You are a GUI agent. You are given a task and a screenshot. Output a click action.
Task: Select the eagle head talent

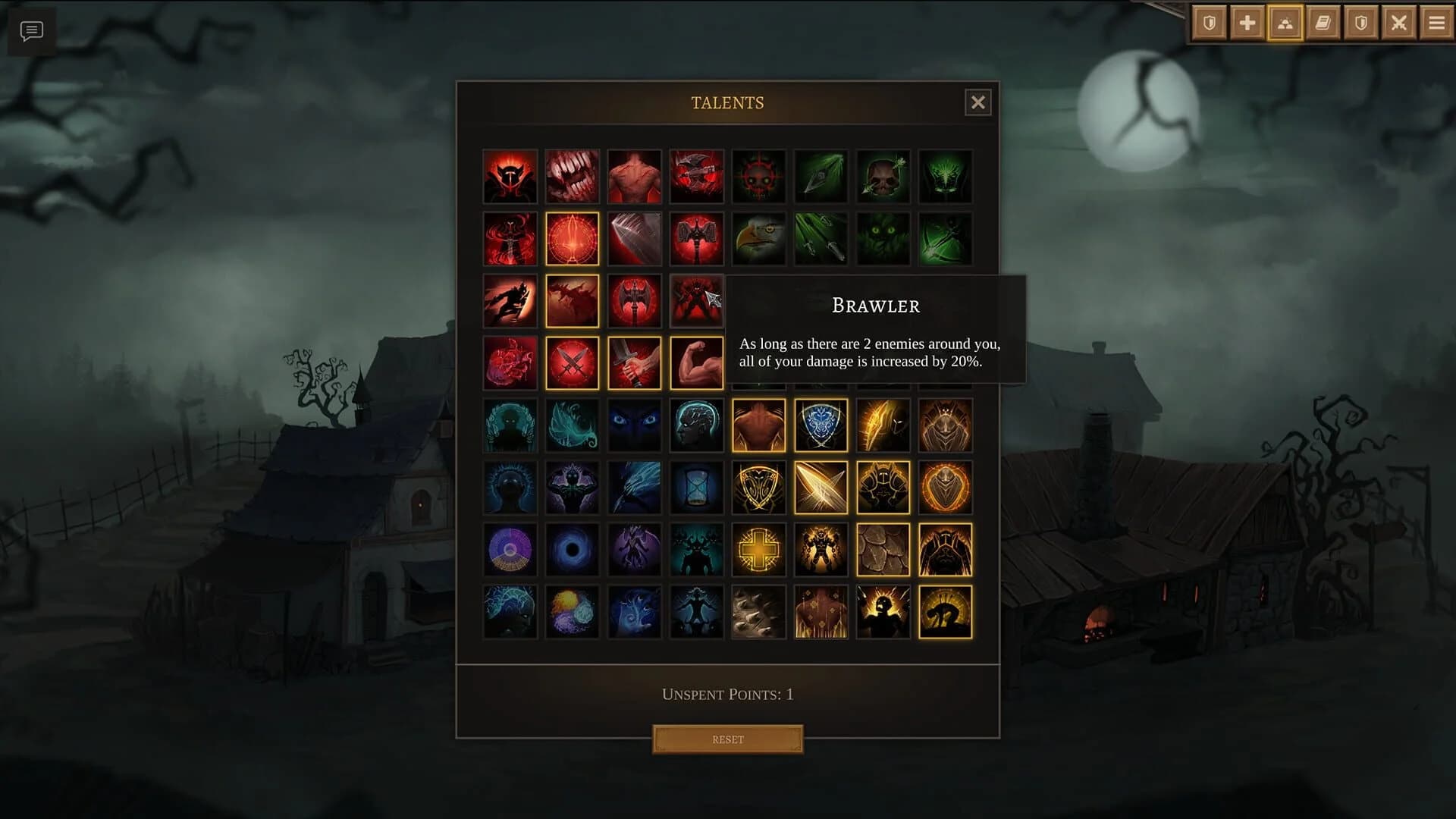(758, 238)
